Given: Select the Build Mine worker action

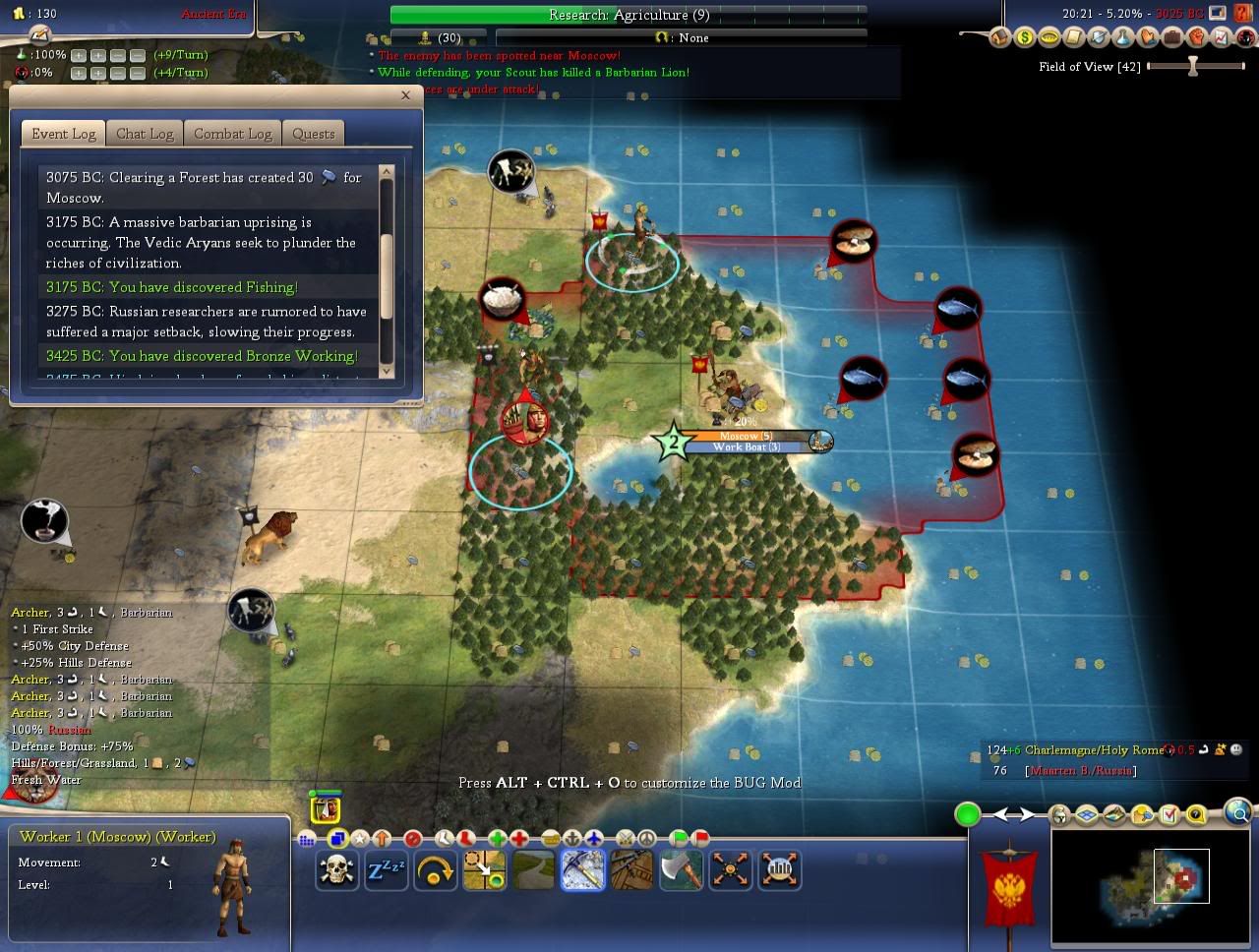Looking at the screenshot, I should coord(583,870).
